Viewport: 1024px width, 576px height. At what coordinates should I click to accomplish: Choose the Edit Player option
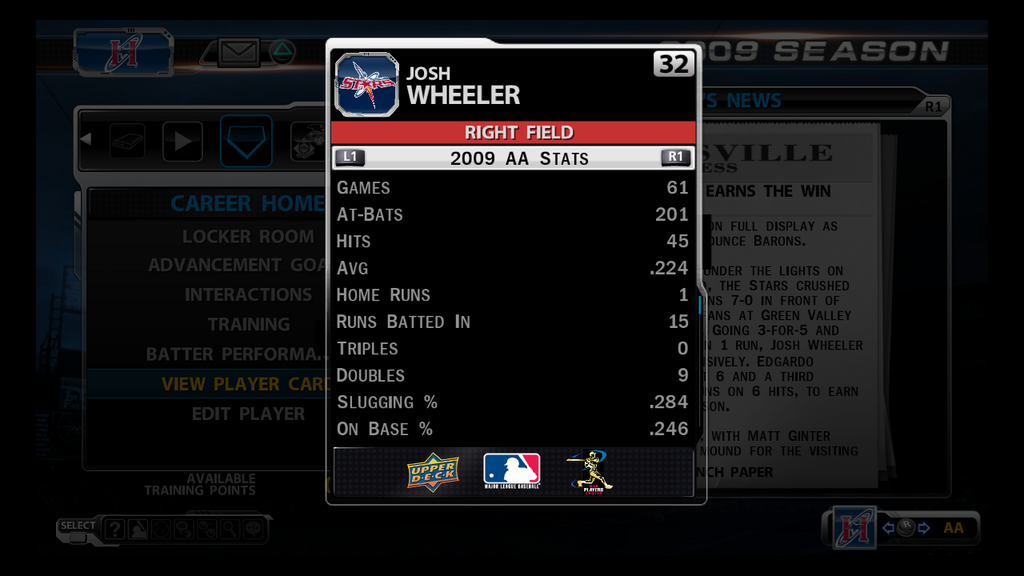pyautogui.click(x=248, y=413)
